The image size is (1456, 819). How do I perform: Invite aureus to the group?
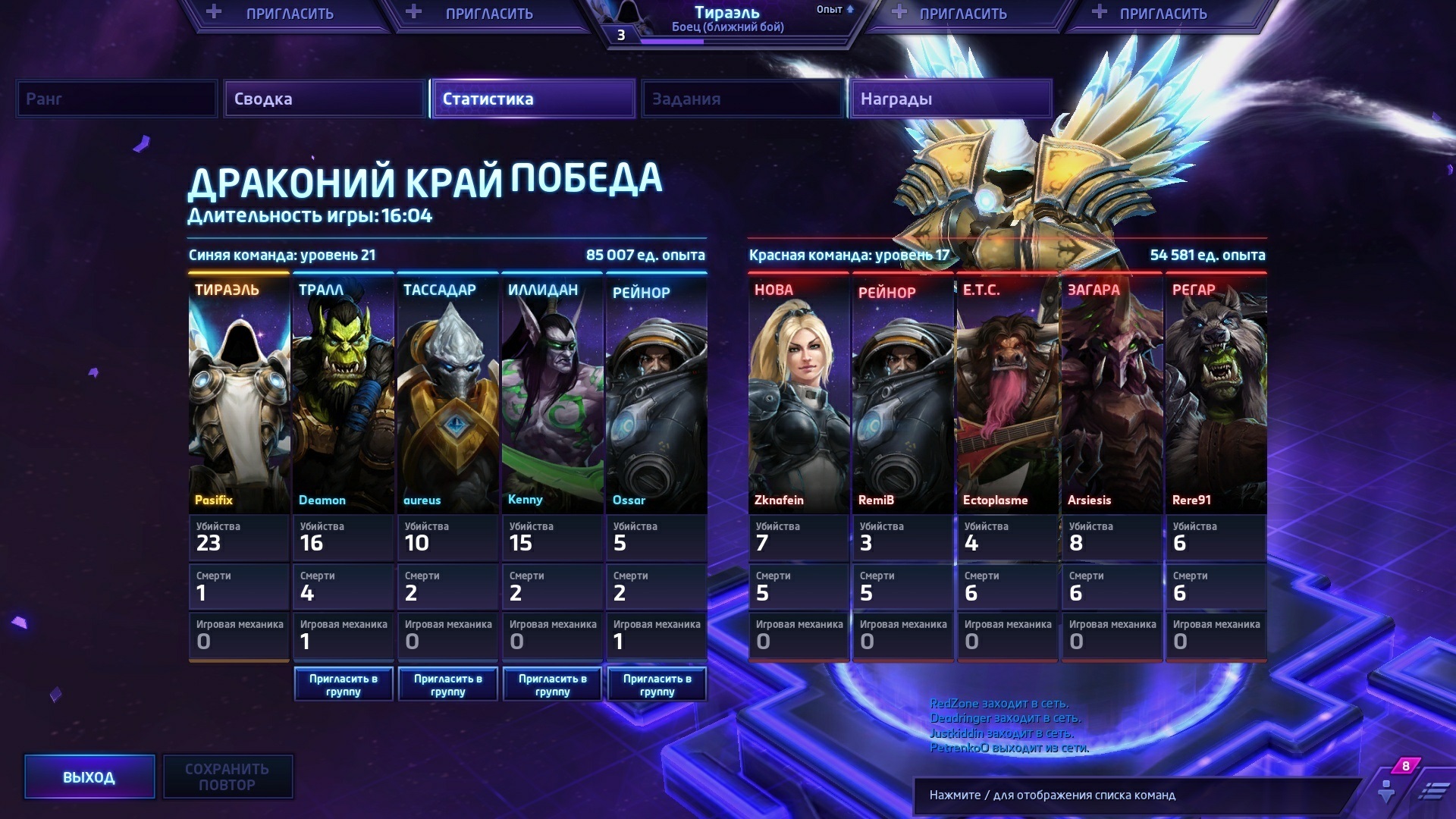(448, 685)
